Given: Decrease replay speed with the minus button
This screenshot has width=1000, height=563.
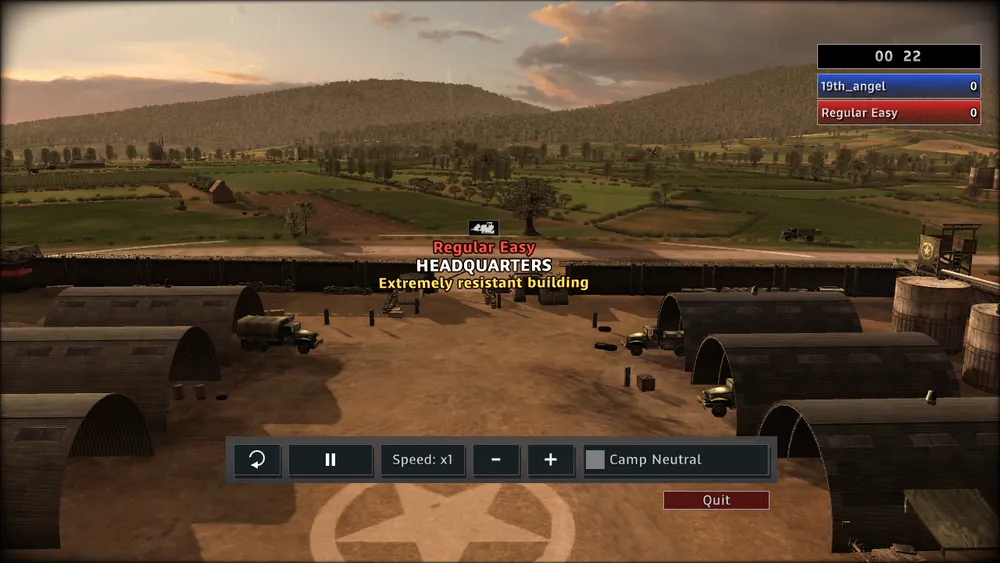Looking at the screenshot, I should 496,460.
